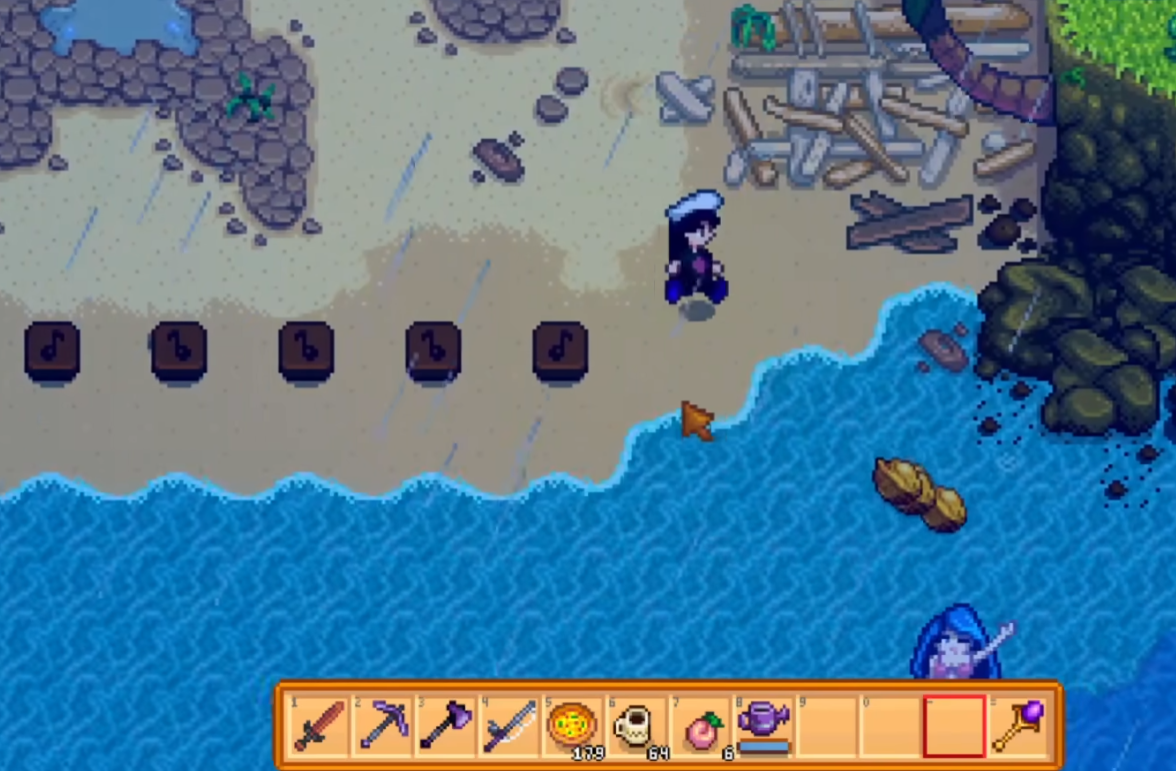Equip the purple watering can
The image size is (1176, 771).
point(763,724)
